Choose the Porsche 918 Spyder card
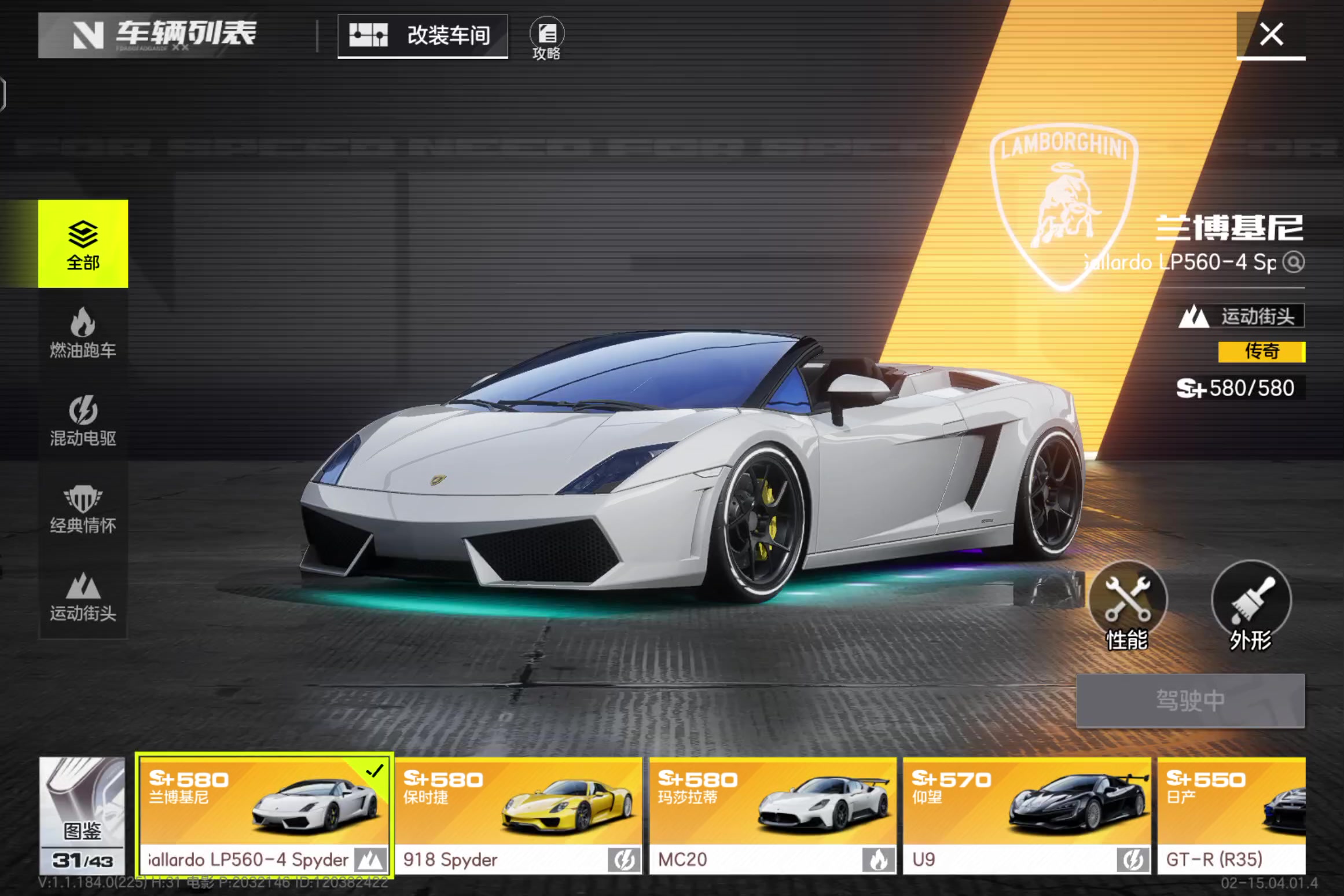This screenshot has width=1344, height=896. [x=519, y=815]
